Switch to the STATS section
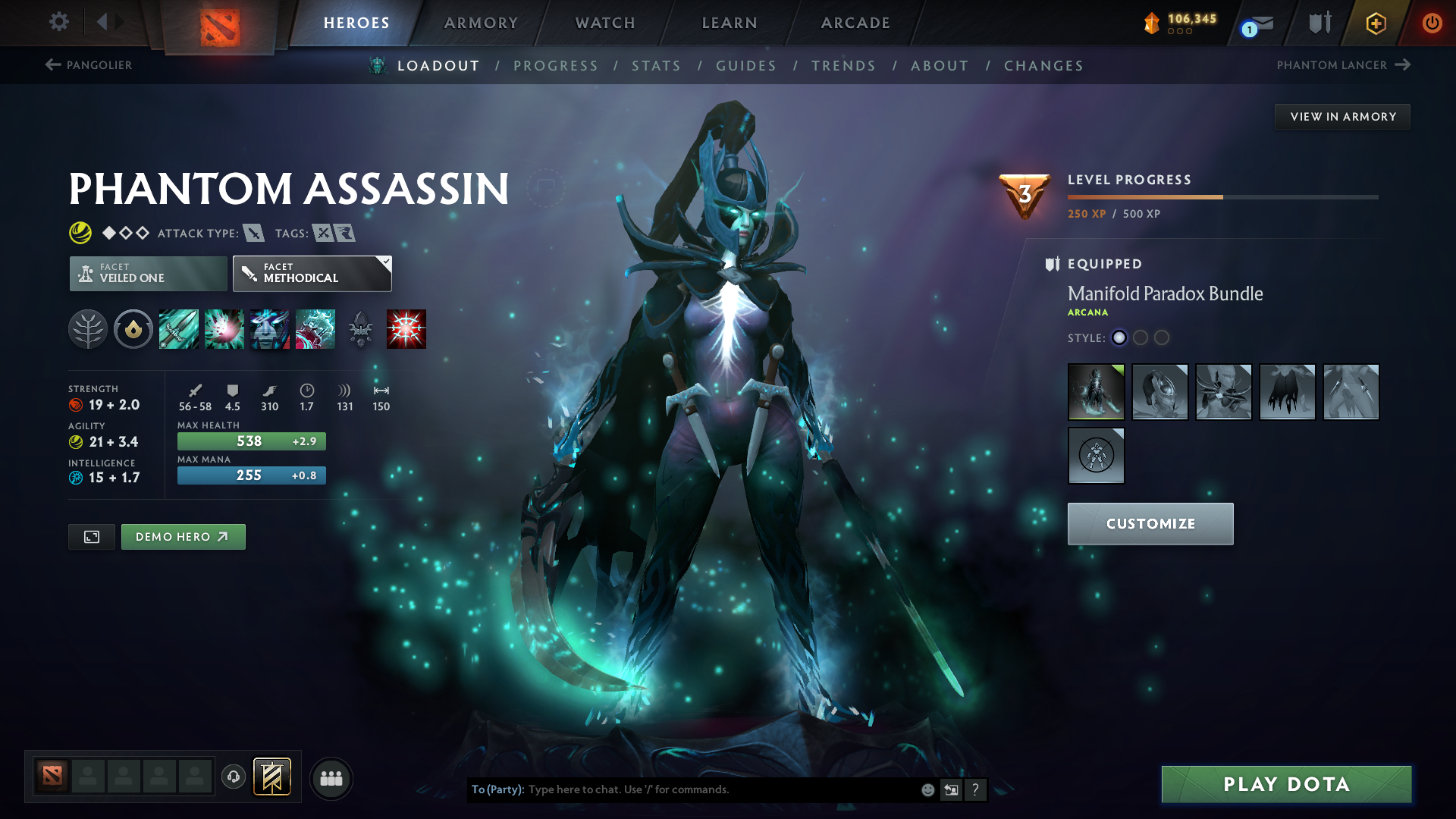 point(656,66)
